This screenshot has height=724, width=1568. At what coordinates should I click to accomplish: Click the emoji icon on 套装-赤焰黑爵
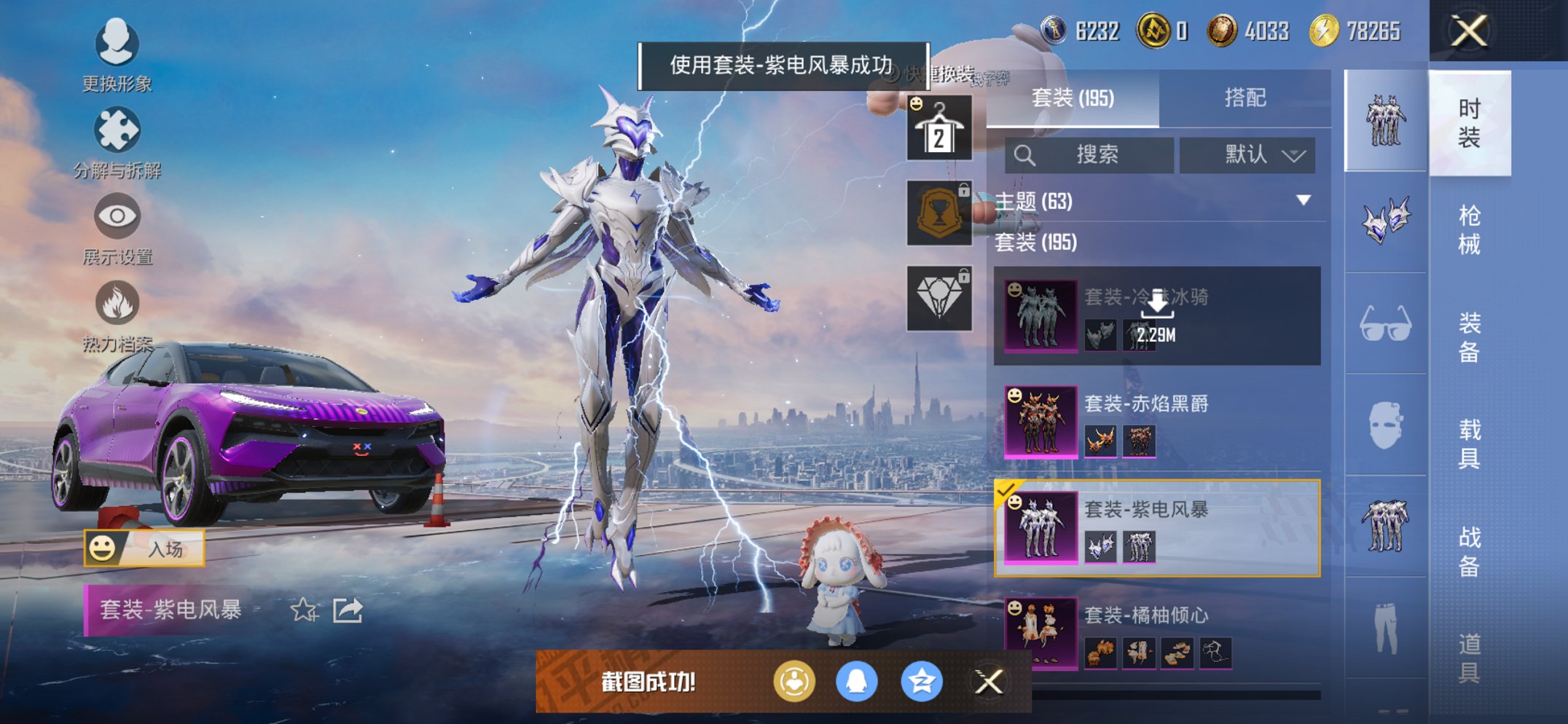[1014, 397]
